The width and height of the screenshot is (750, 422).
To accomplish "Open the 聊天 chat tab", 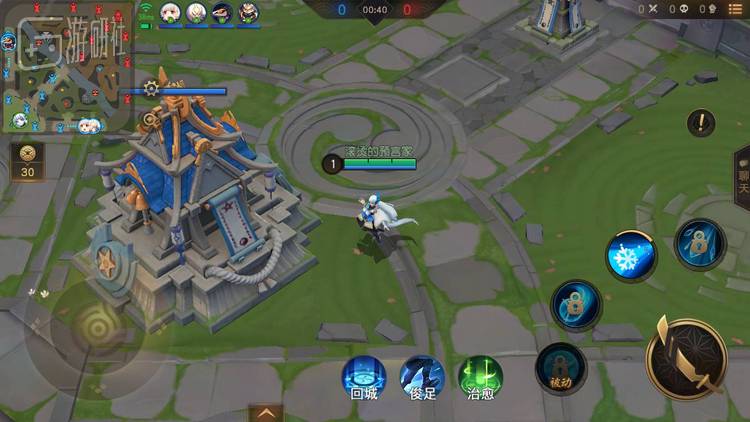I will click(742, 180).
